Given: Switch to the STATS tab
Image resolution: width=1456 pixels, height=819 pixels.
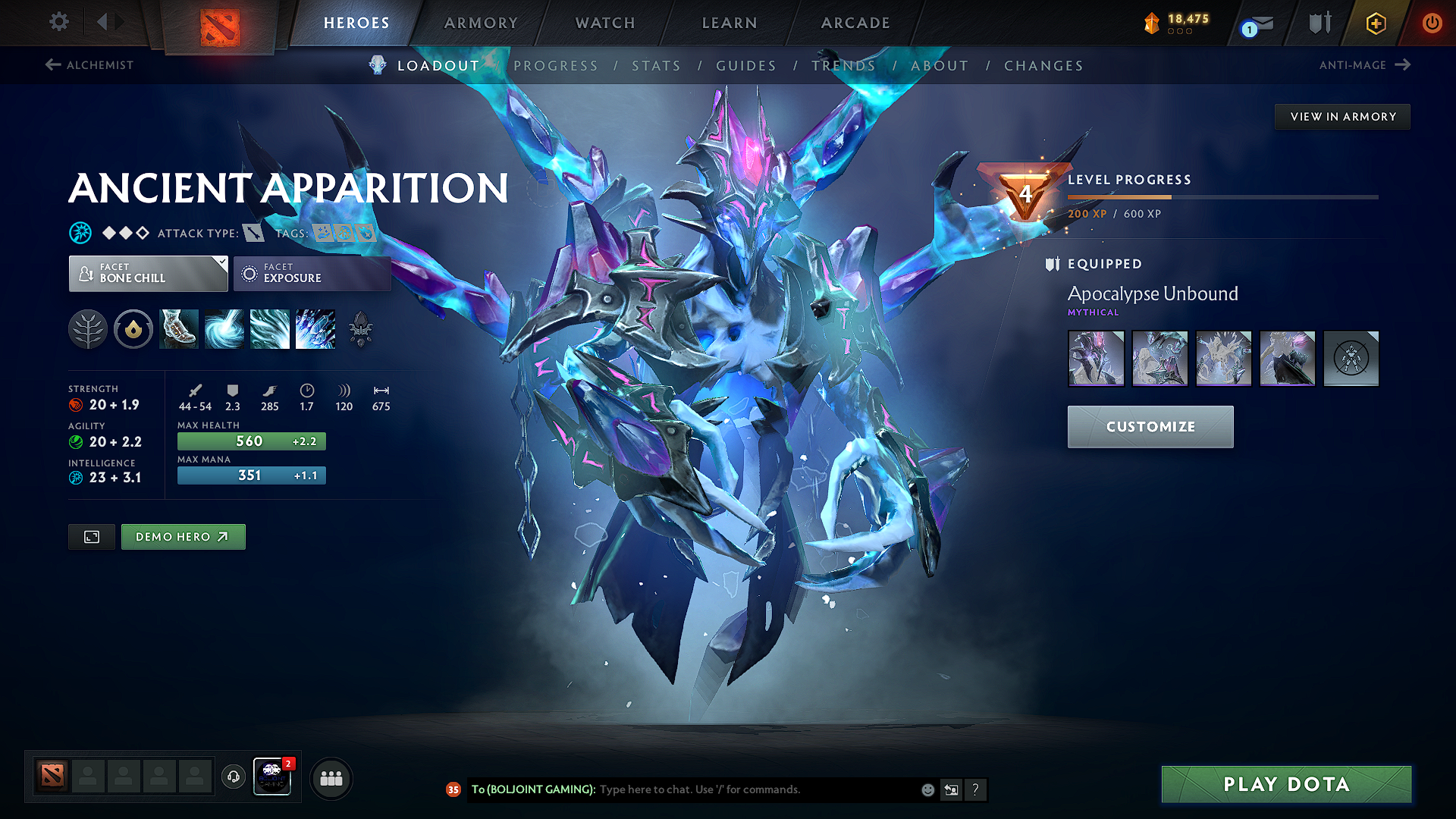Looking at the screenshot, I should pos(656,66).
